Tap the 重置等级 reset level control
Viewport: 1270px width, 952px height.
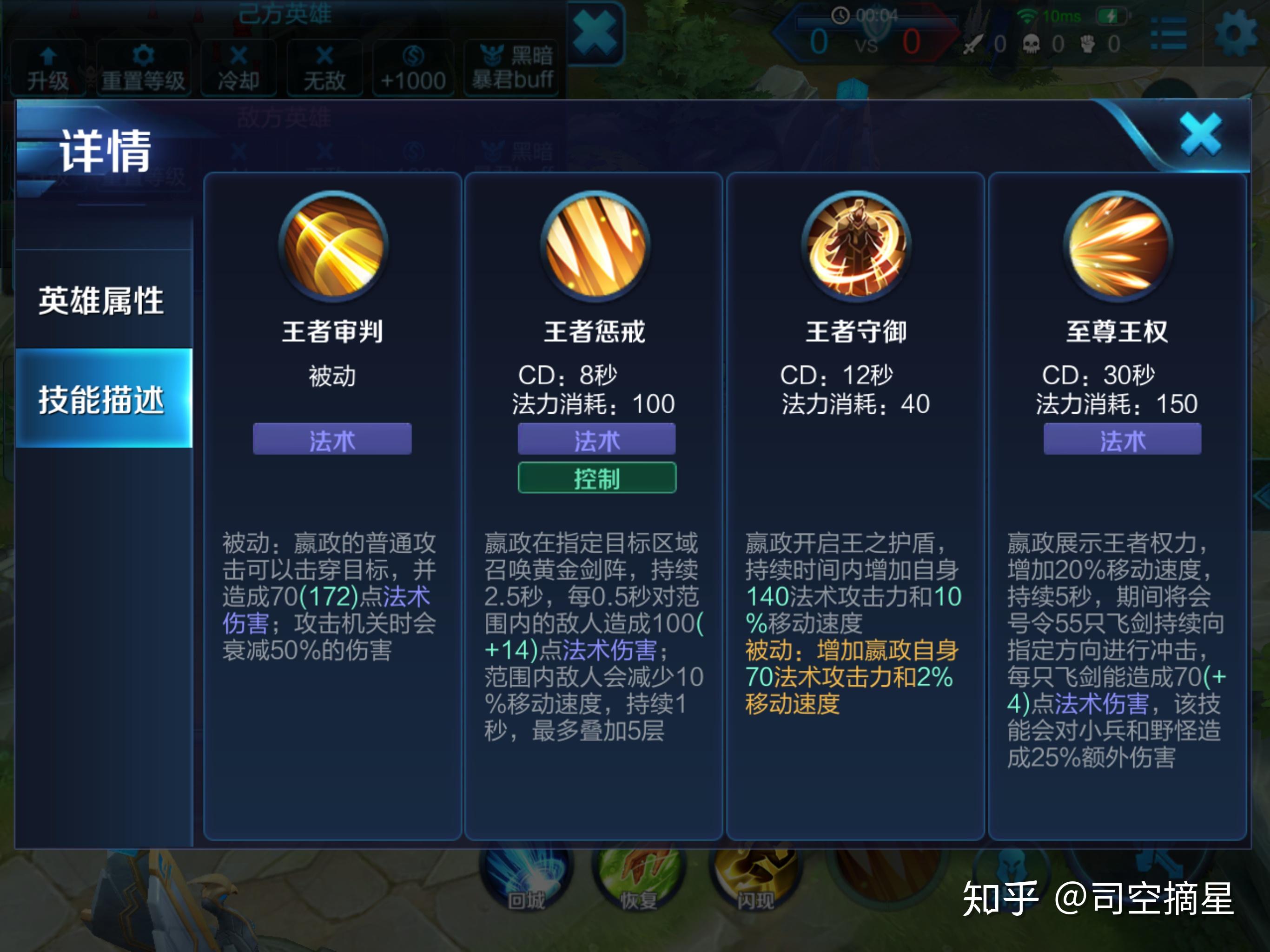(143, 65)
